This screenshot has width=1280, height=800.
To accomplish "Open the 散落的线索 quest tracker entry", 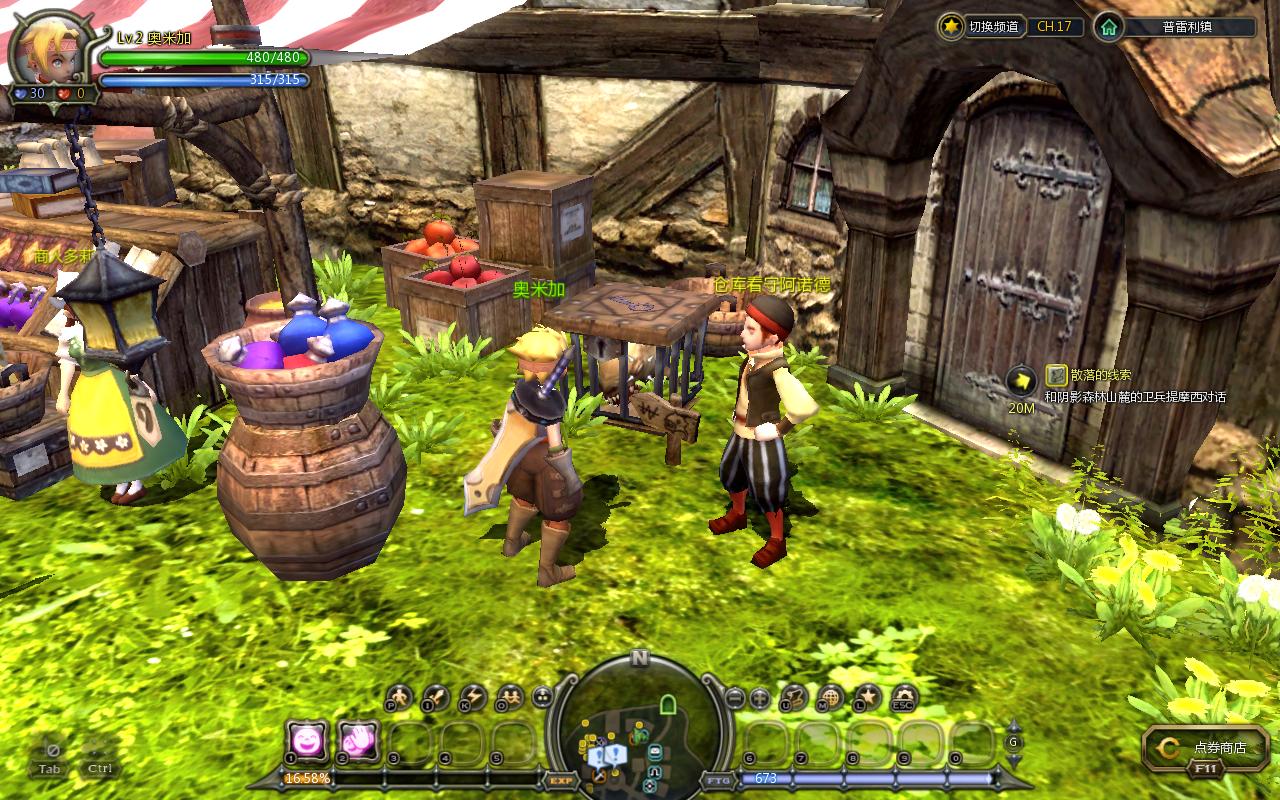I will pos(1100,375).
